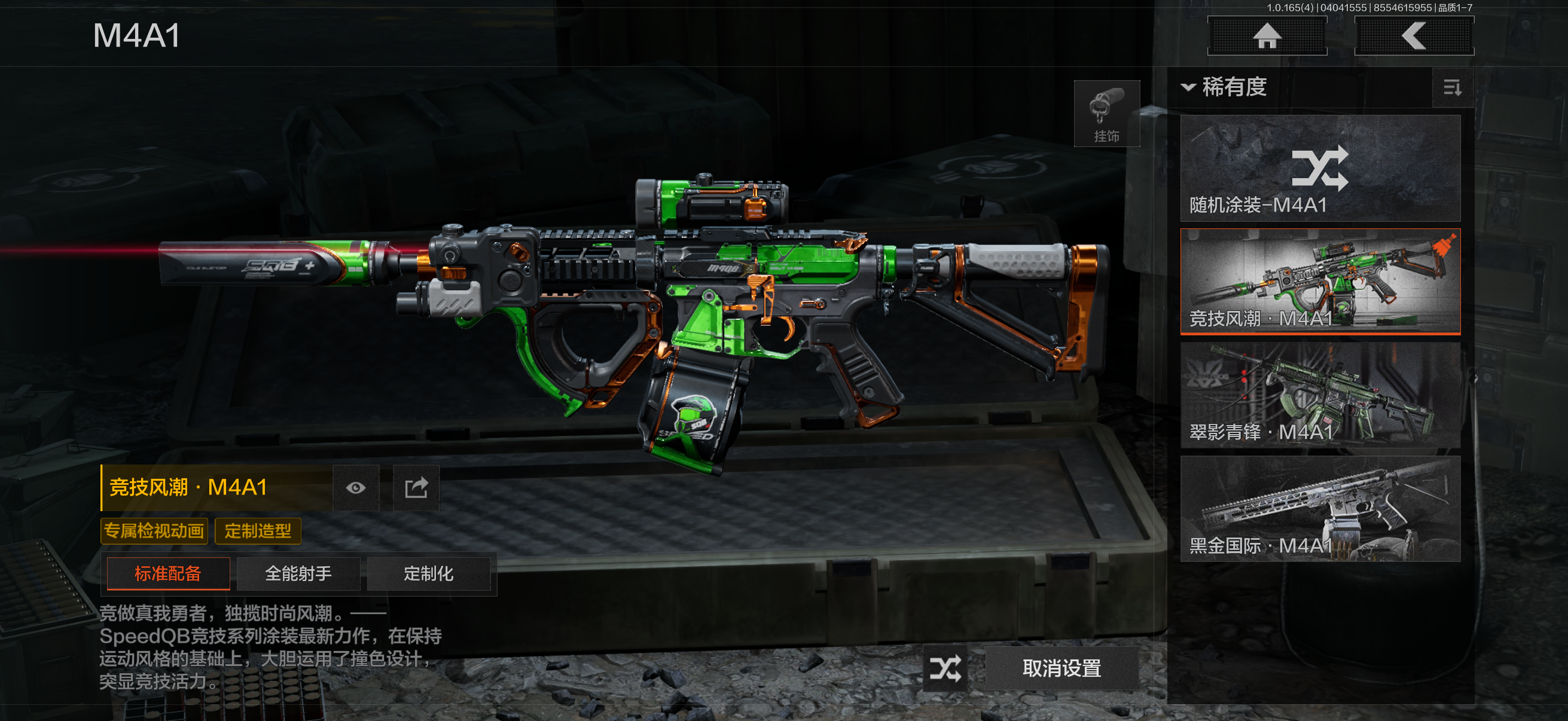Open the 稀有度 sort dropdown
Screen dimensions: 1568x721
pyautogui.click(x=1225, y=87)
